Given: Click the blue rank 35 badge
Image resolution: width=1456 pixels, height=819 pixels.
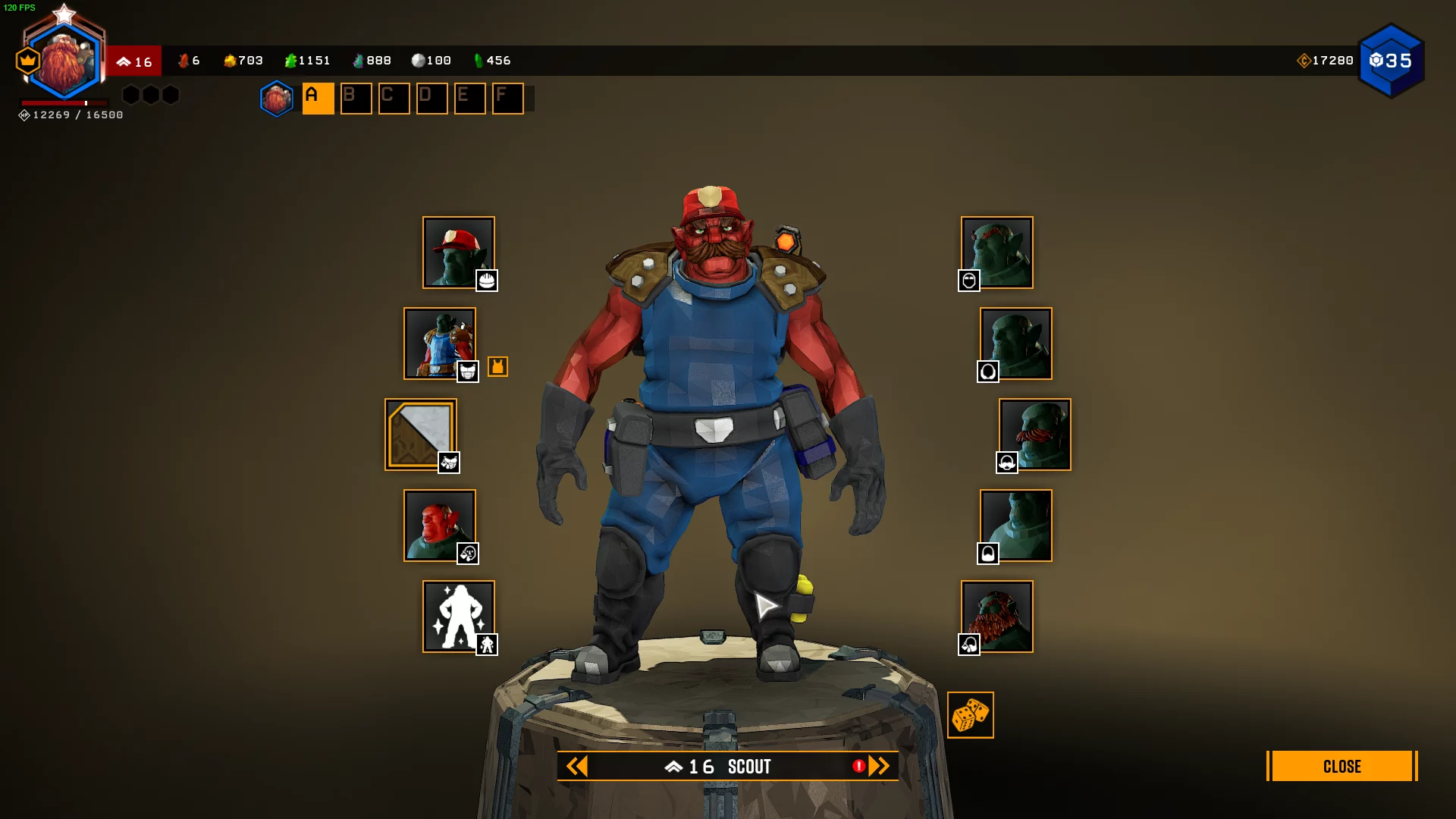Looking at the screenshot, I should click(x=1391, y=61).
